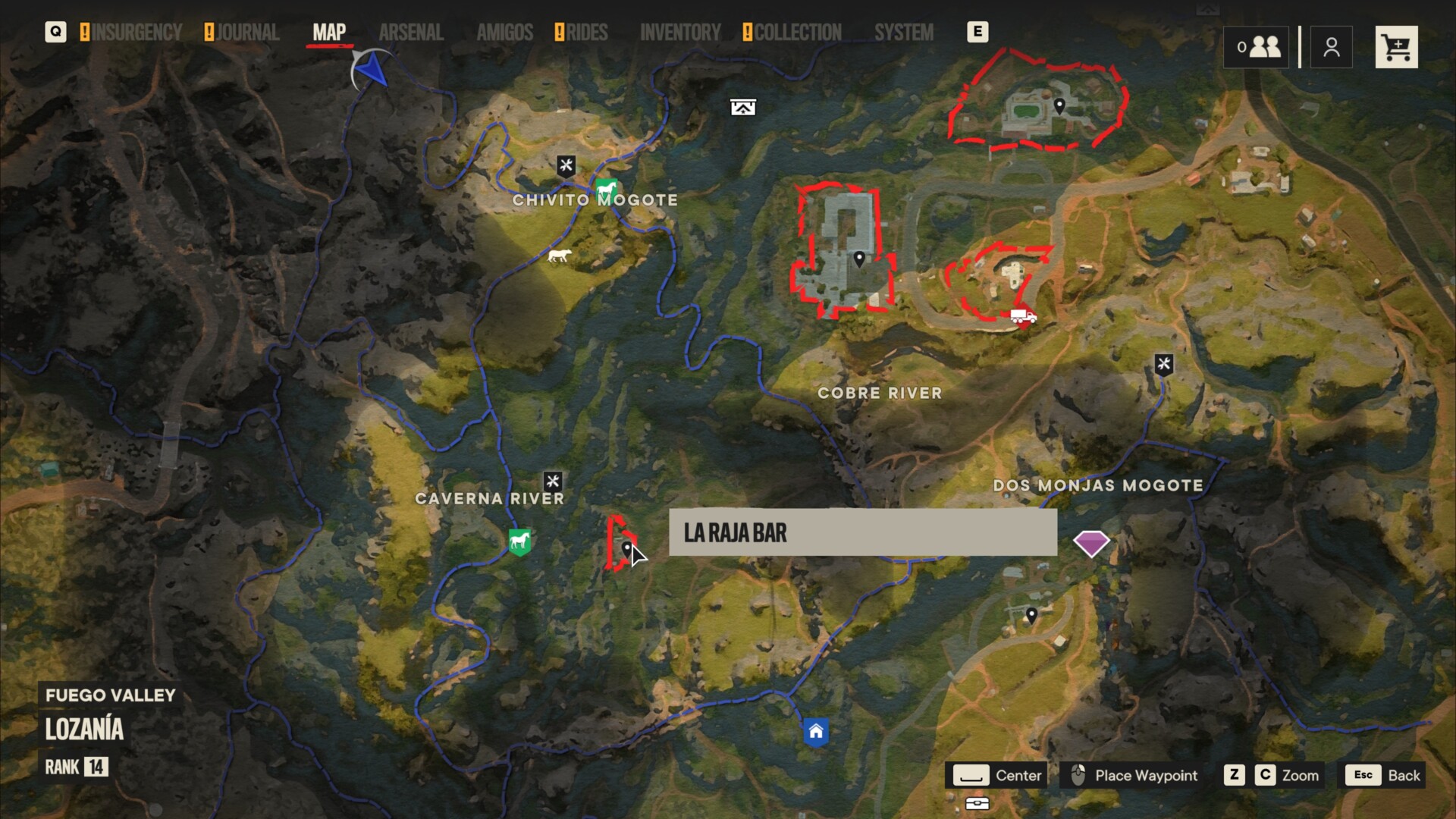
Task: Open the account profile icon
Action: tap(1331, 46)
